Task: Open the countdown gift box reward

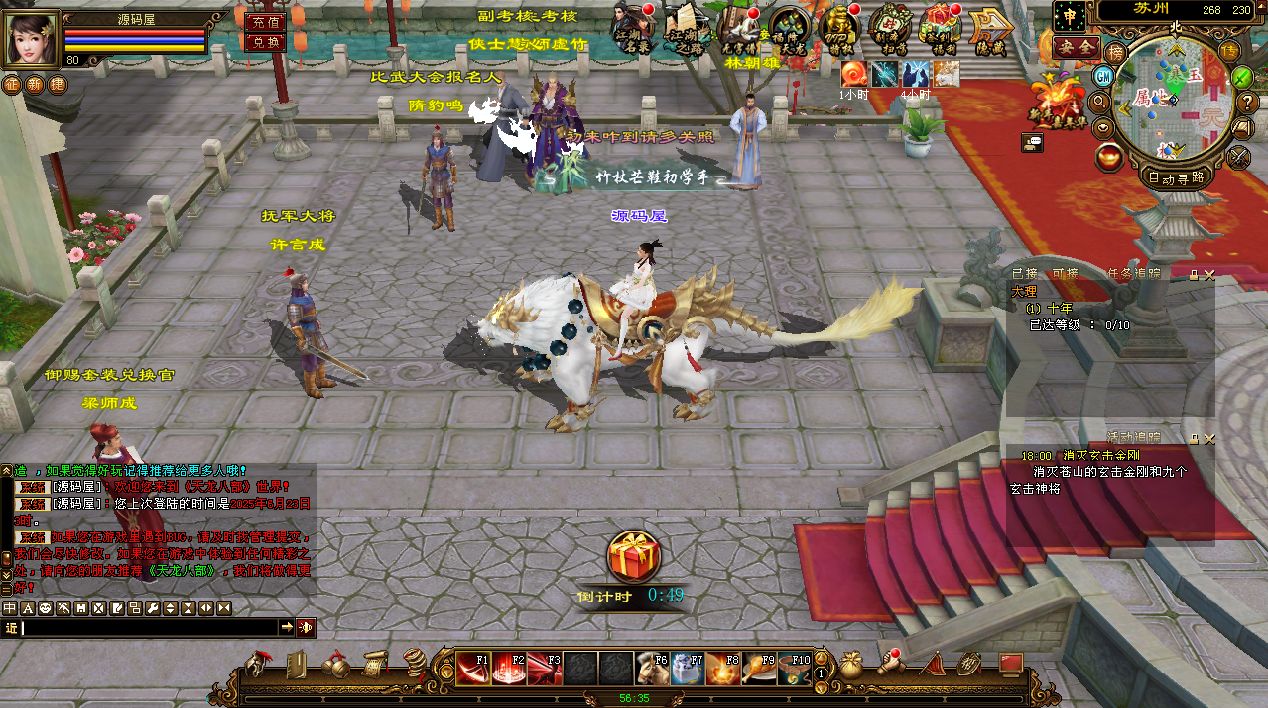Action: click(633, 556)
